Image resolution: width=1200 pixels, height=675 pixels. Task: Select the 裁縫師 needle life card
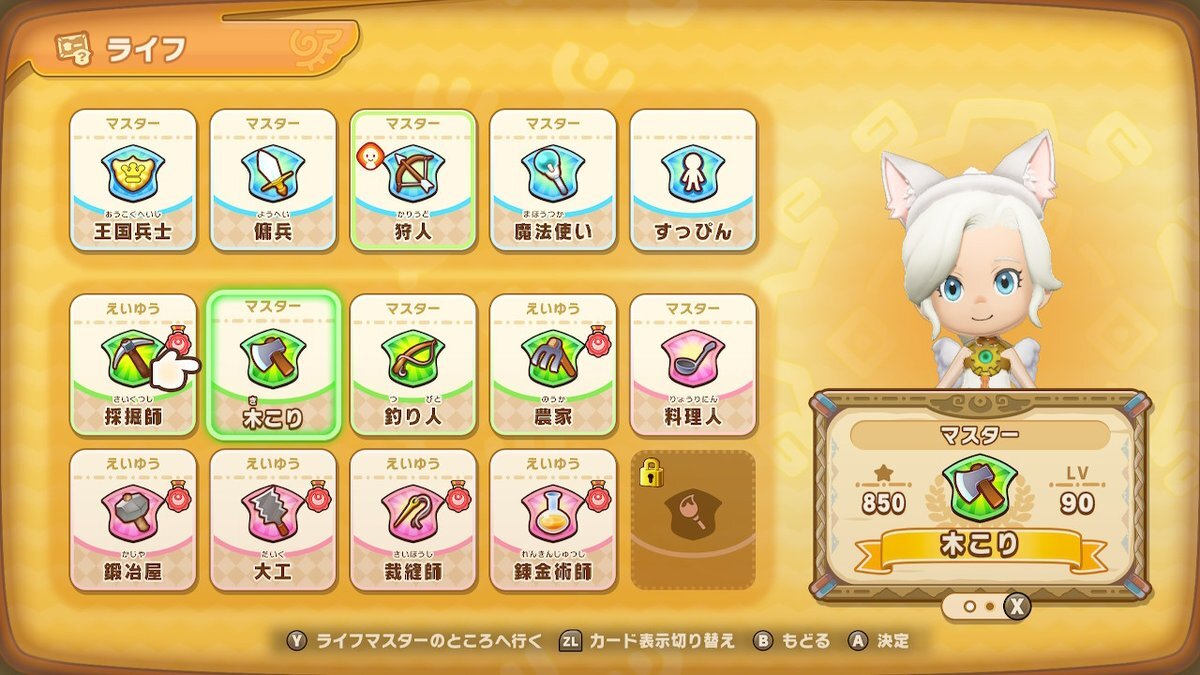pos(412,520)
